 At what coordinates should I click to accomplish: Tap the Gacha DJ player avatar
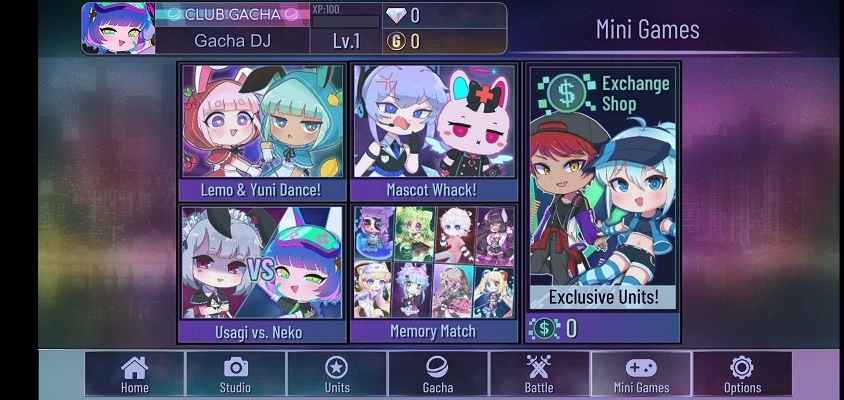coord(119,28)
